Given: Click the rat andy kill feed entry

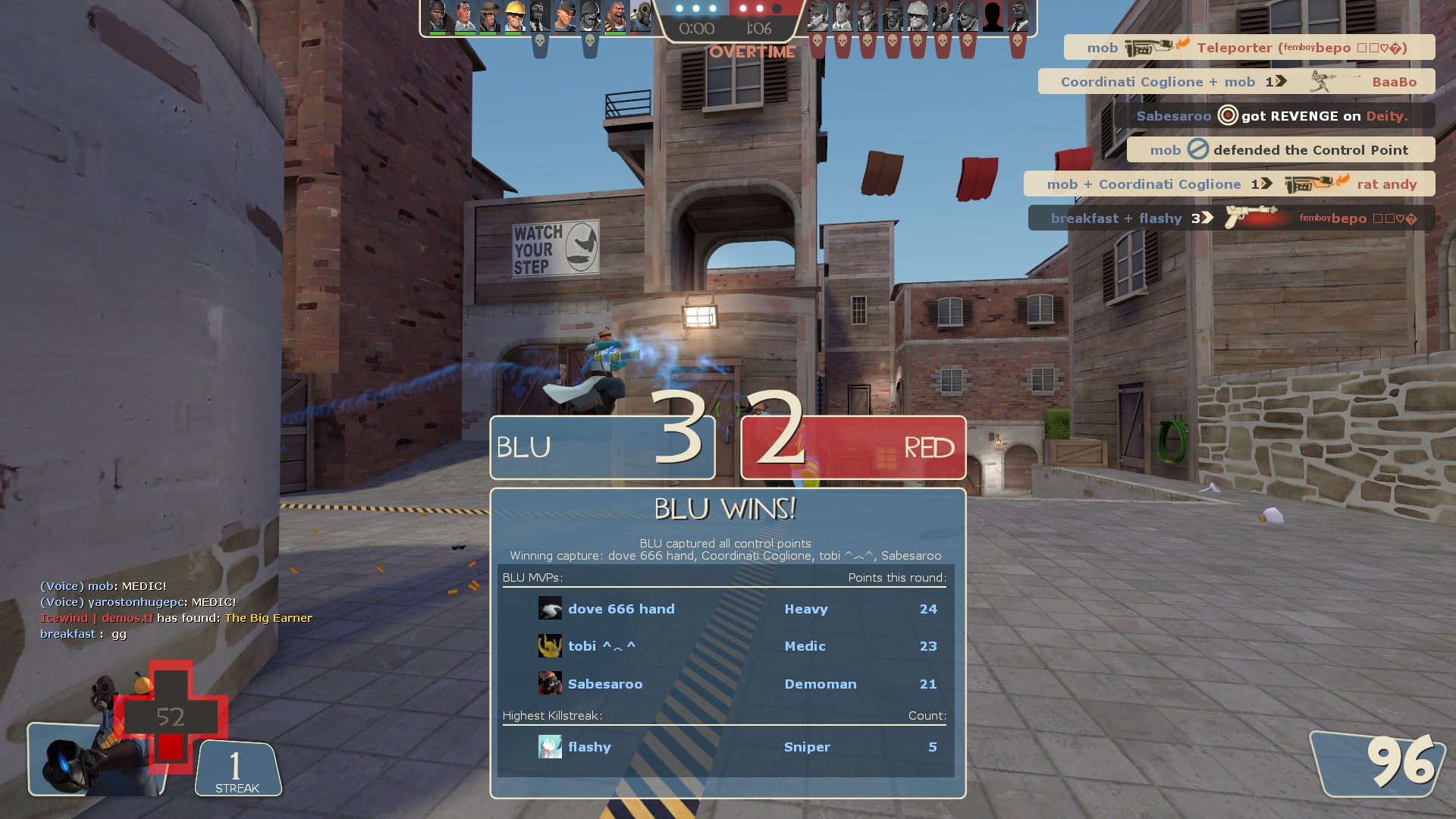Looking at the screenshot, I should pyautogui.click(x=1228, y=184).
